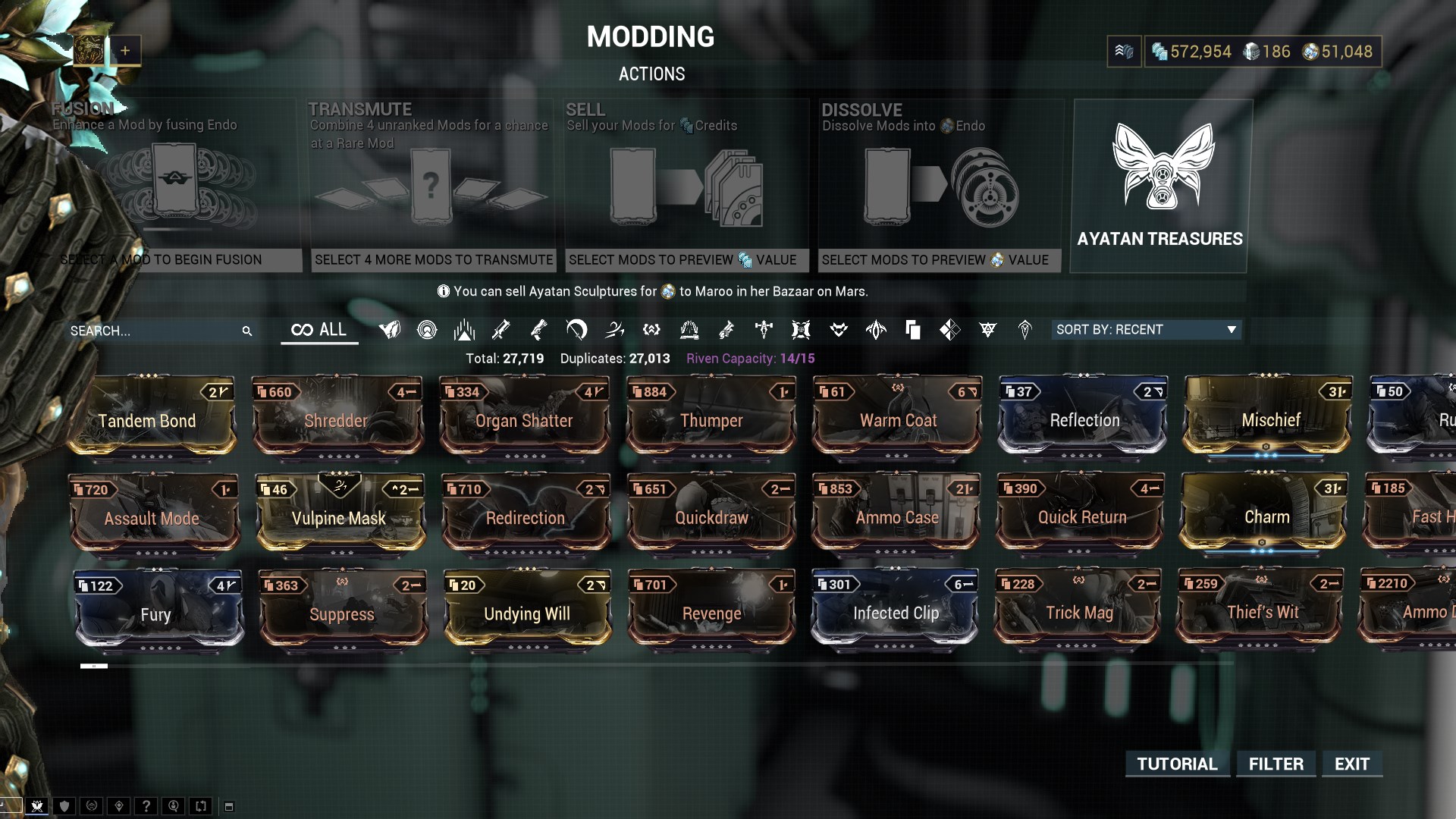Pick the Organ Shatter mod
The width and height of the screenshot is (1456, 819).
click(524, 416)
